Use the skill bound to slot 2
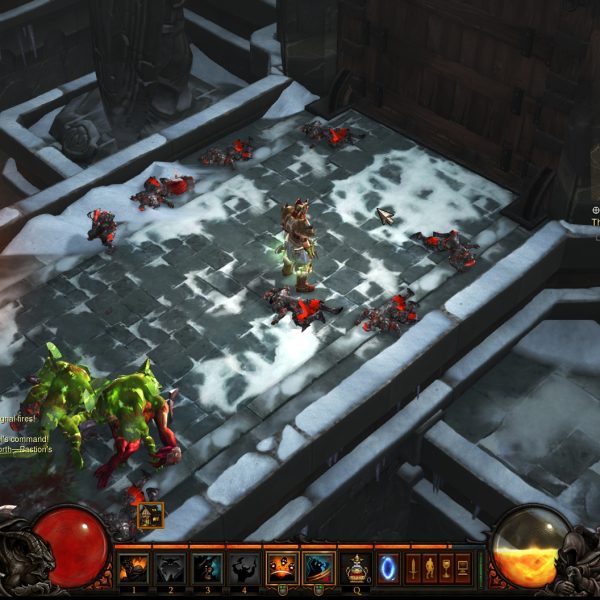Screen dimensions: 600x600 (x=170, y=568)
